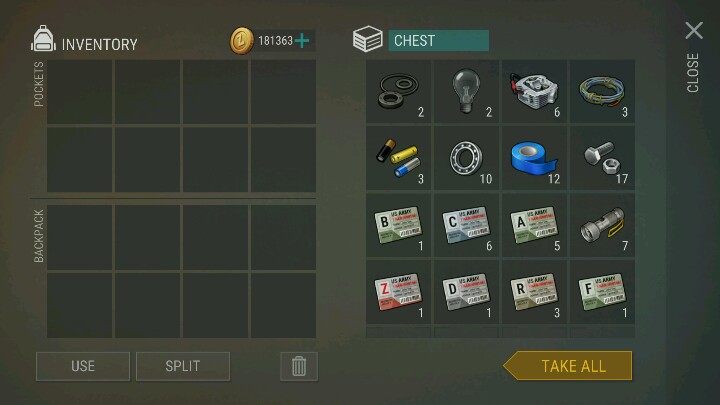The image size is (720, 405).
Task: Select the rubber gaskets slot
Action: pyautogui.click(x=398, y=91)
